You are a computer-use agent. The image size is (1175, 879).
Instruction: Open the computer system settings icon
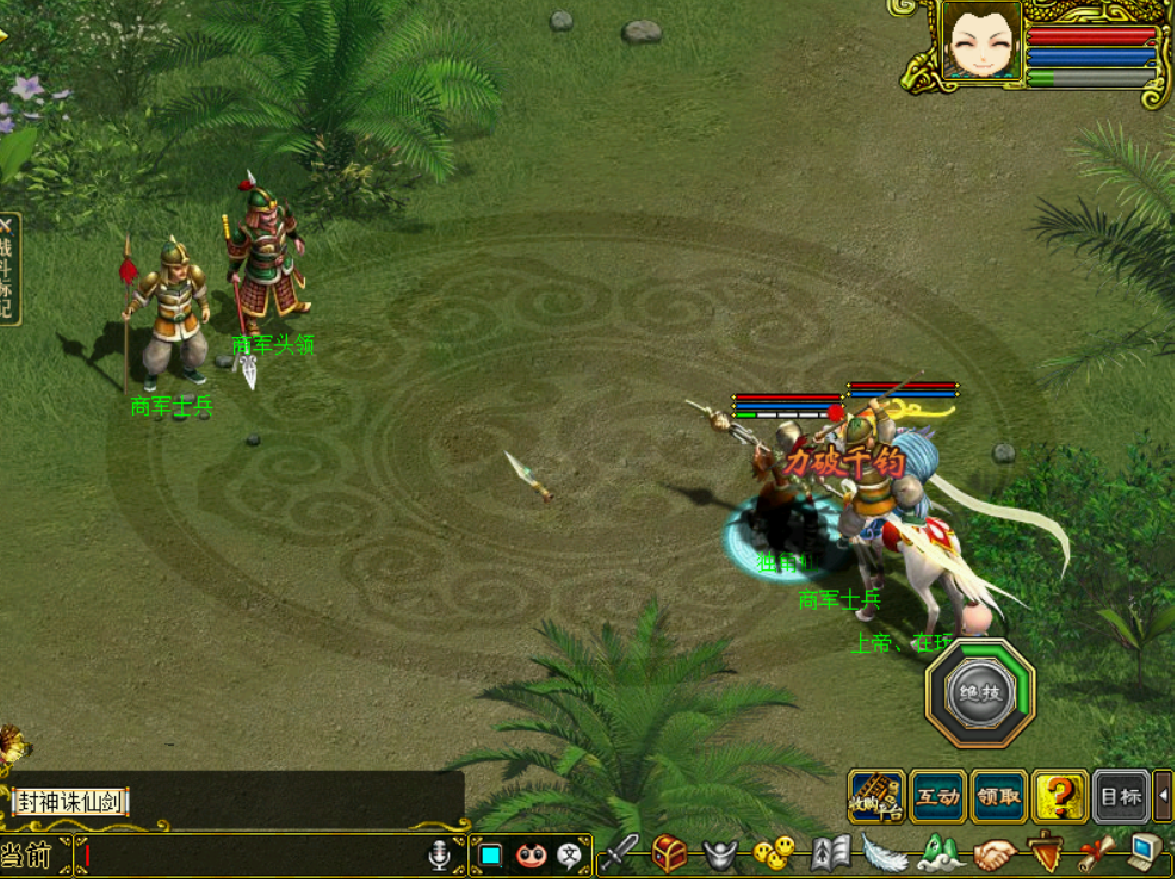(1147, 853)
